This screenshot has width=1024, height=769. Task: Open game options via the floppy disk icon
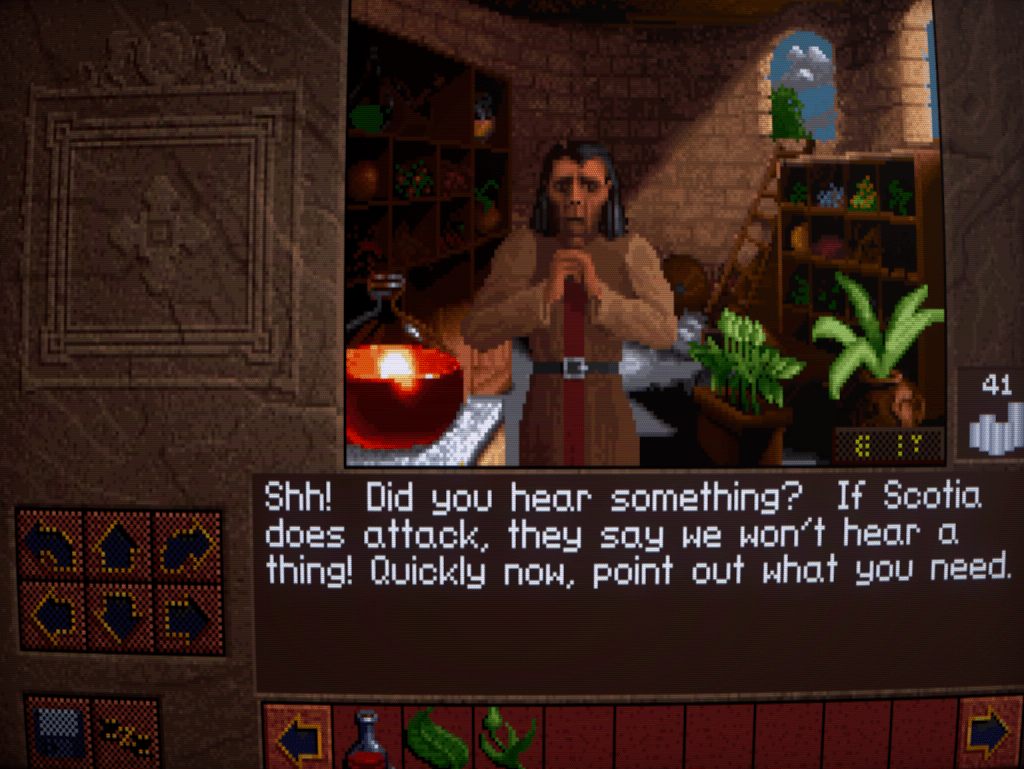click(x=58, y=732)
